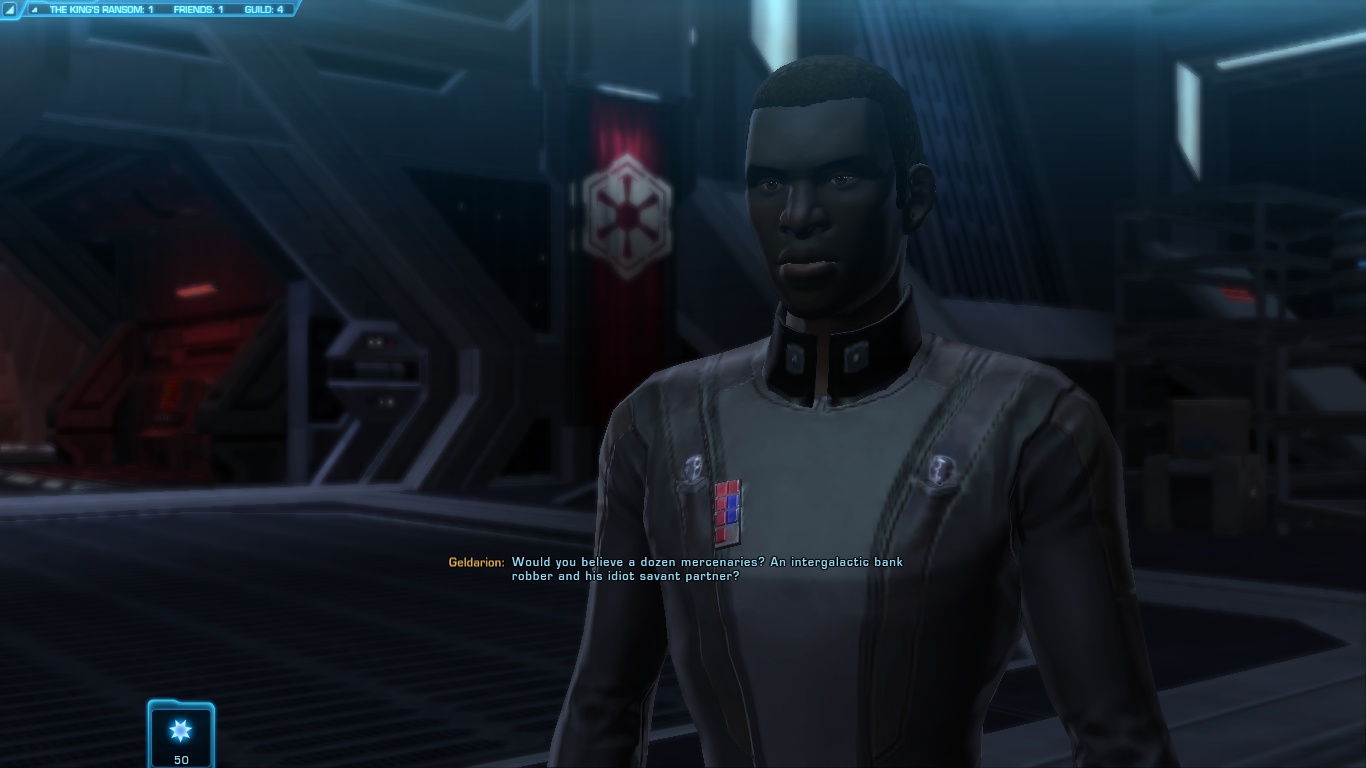The image size is (1366, 768).
Task: Click the glowing star icon showing 50
Action: (x=181, y=731)
